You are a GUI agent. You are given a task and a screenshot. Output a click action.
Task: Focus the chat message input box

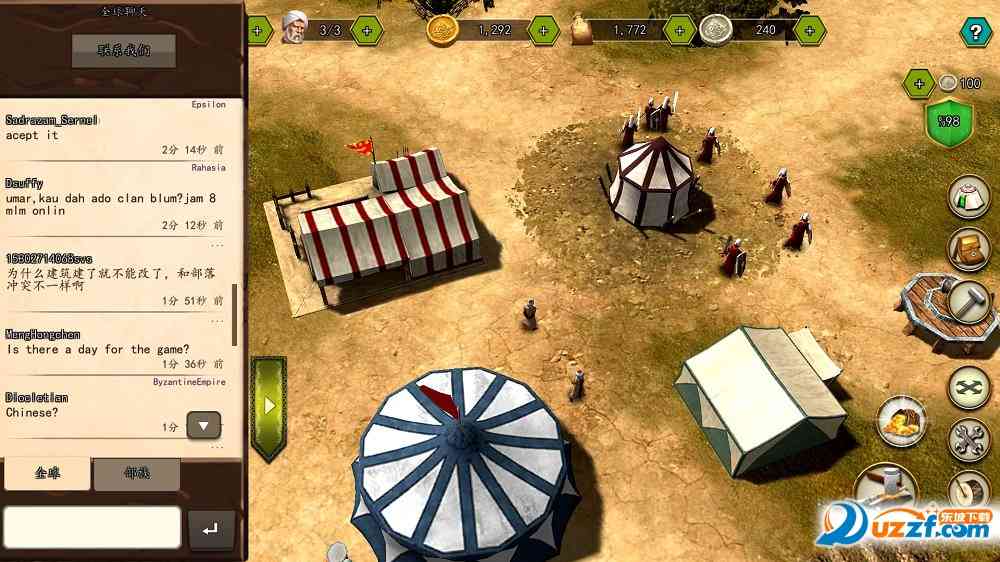click(x=92, y=527)
